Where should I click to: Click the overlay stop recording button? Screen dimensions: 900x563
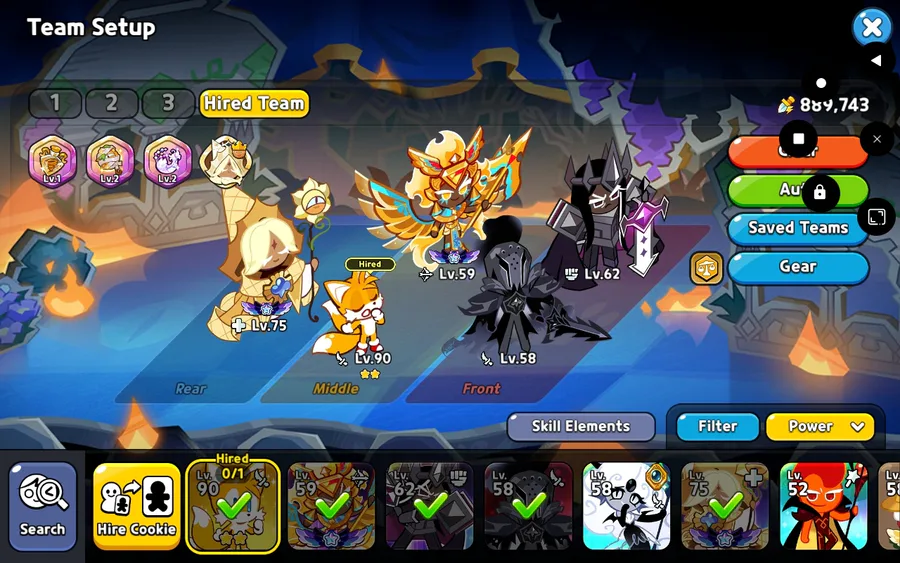798,139
